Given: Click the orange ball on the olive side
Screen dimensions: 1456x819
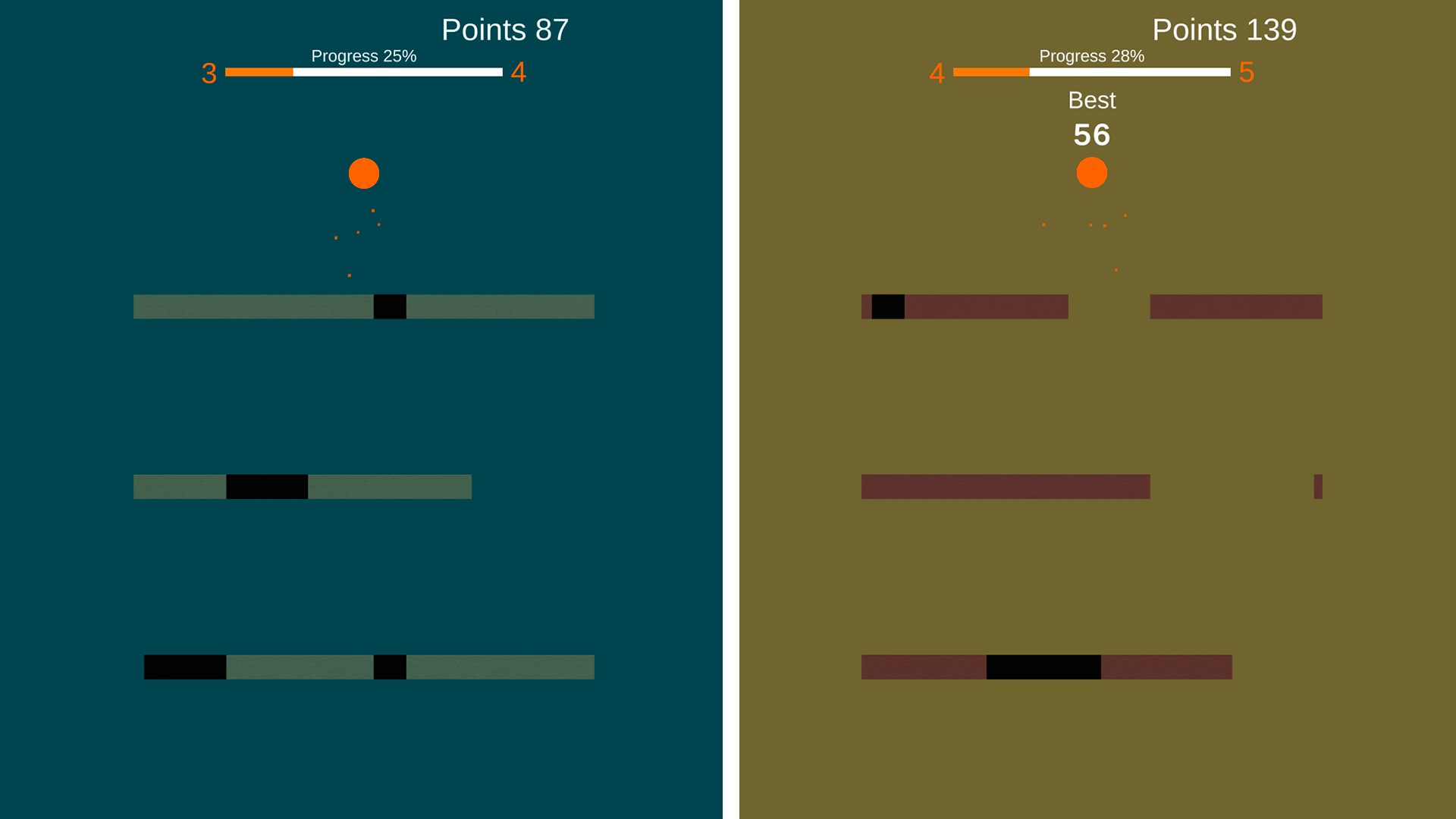Looking at the screenshot, I should [x=1092, y=173].
